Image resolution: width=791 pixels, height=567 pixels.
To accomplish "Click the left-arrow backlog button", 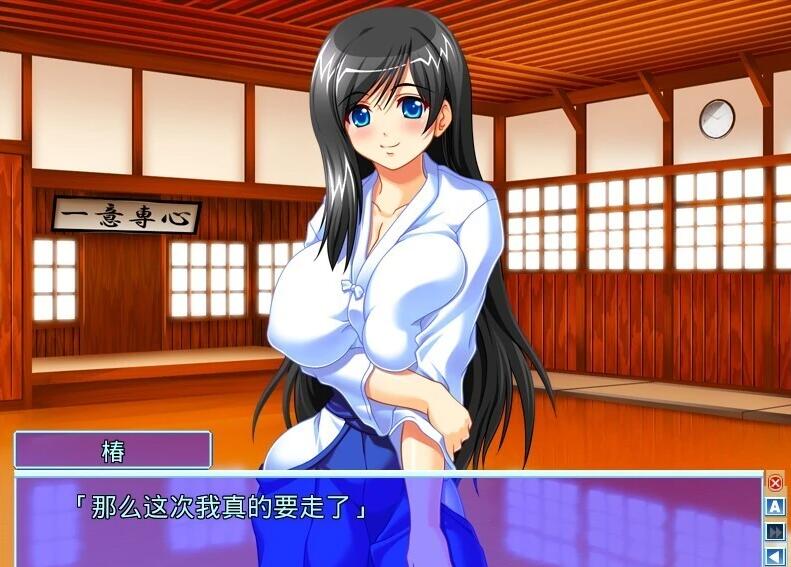I will [x=775, y=556].
